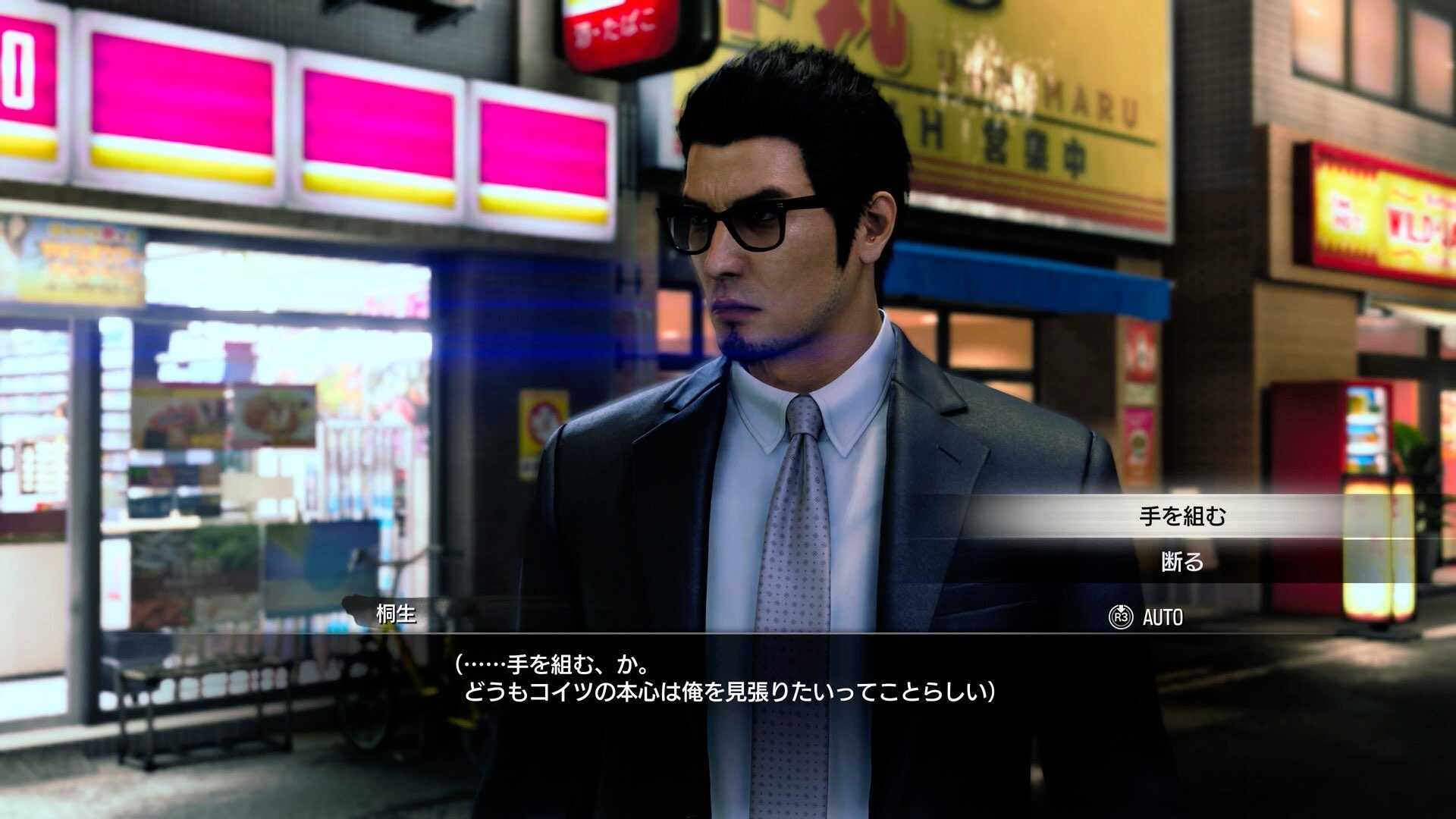
Task: Click the R3 AUTO toggle icon
Action: [x=1121, y=617]
